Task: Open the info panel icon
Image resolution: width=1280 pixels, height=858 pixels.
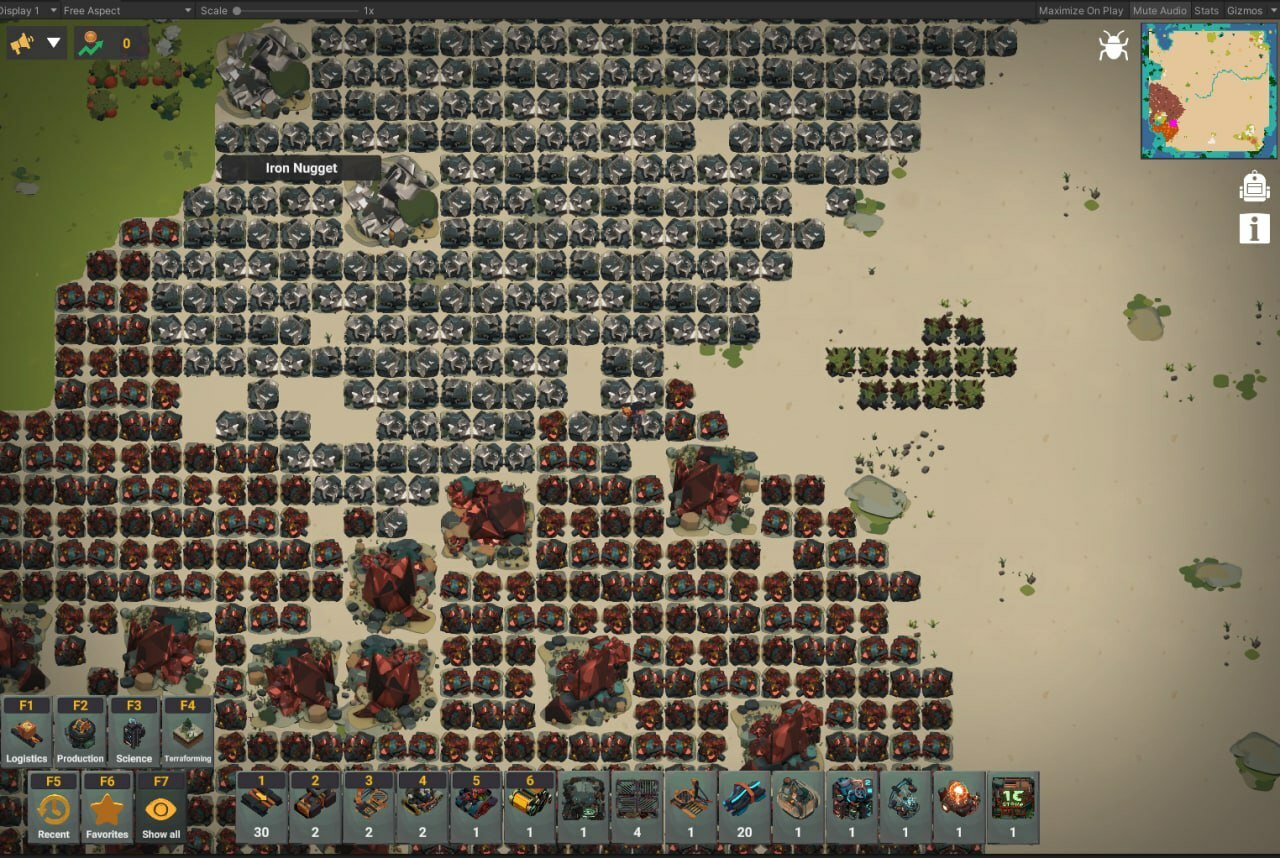Action: (1254, 228)
